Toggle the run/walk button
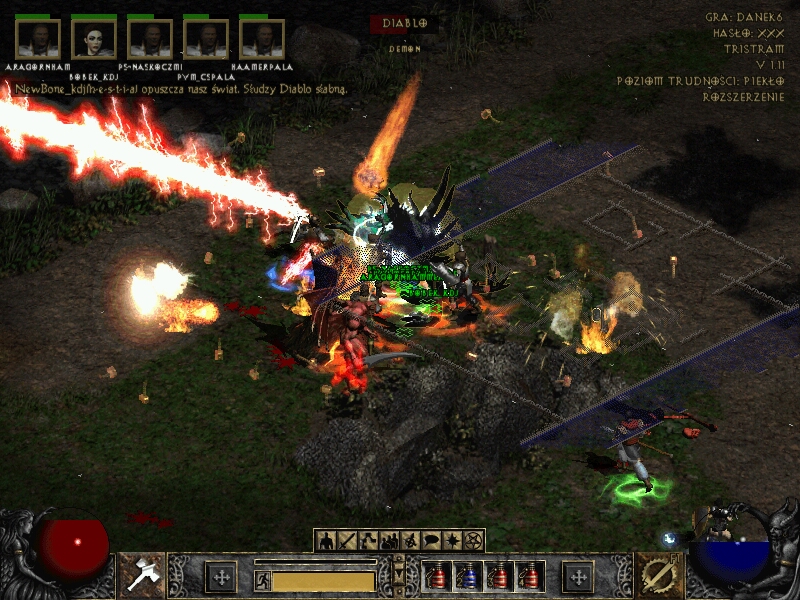 [x=262, y=580]
